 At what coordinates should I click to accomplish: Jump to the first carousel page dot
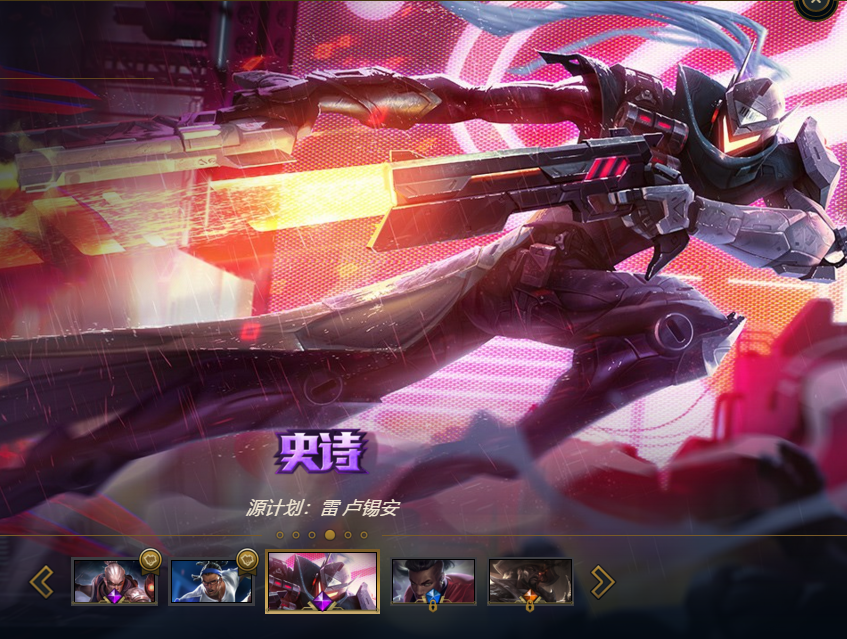[280, 535]
